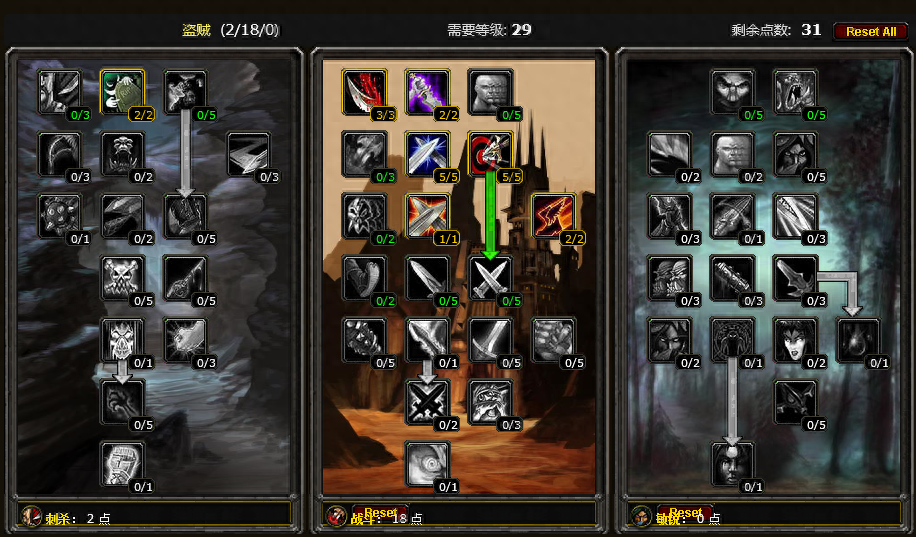Click the Improved Gouge talent at 3/3
Viewport: 916px width, 537px height.
pos(364,91)
